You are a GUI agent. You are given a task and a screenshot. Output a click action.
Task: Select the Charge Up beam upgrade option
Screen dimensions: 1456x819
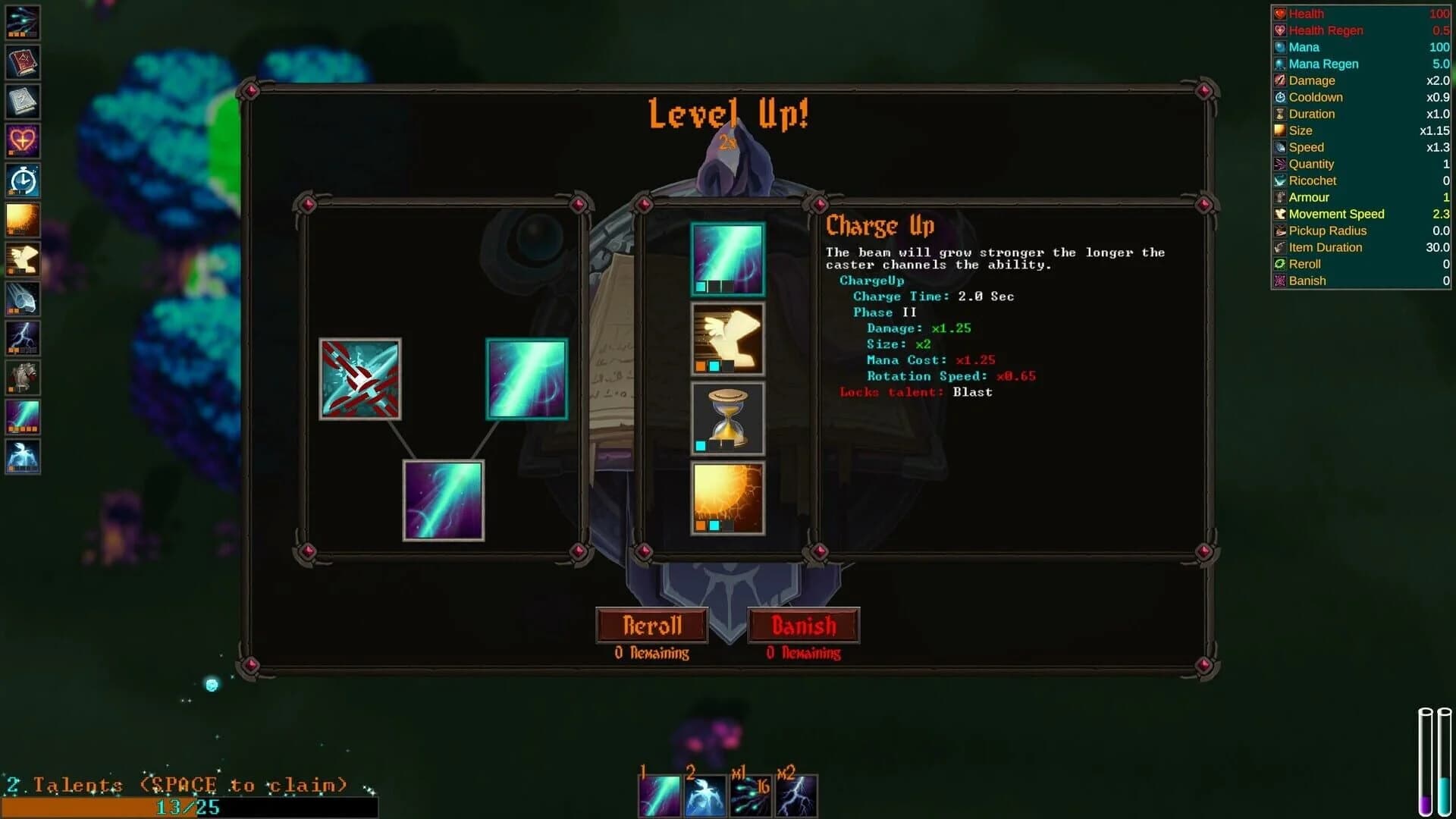pyautogui.click(x=726, y=258)
